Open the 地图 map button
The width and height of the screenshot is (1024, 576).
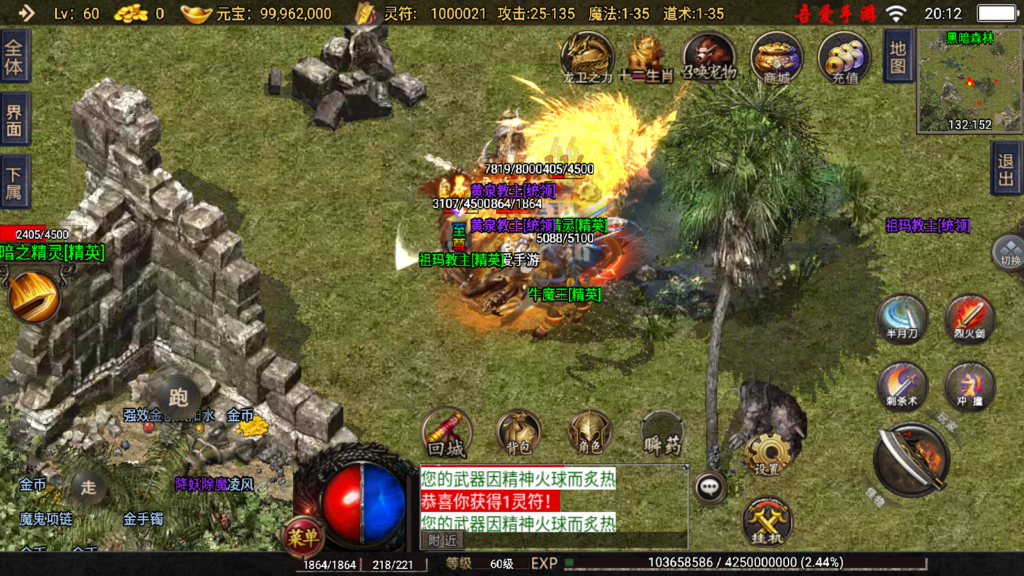click(x=898, y=56)
